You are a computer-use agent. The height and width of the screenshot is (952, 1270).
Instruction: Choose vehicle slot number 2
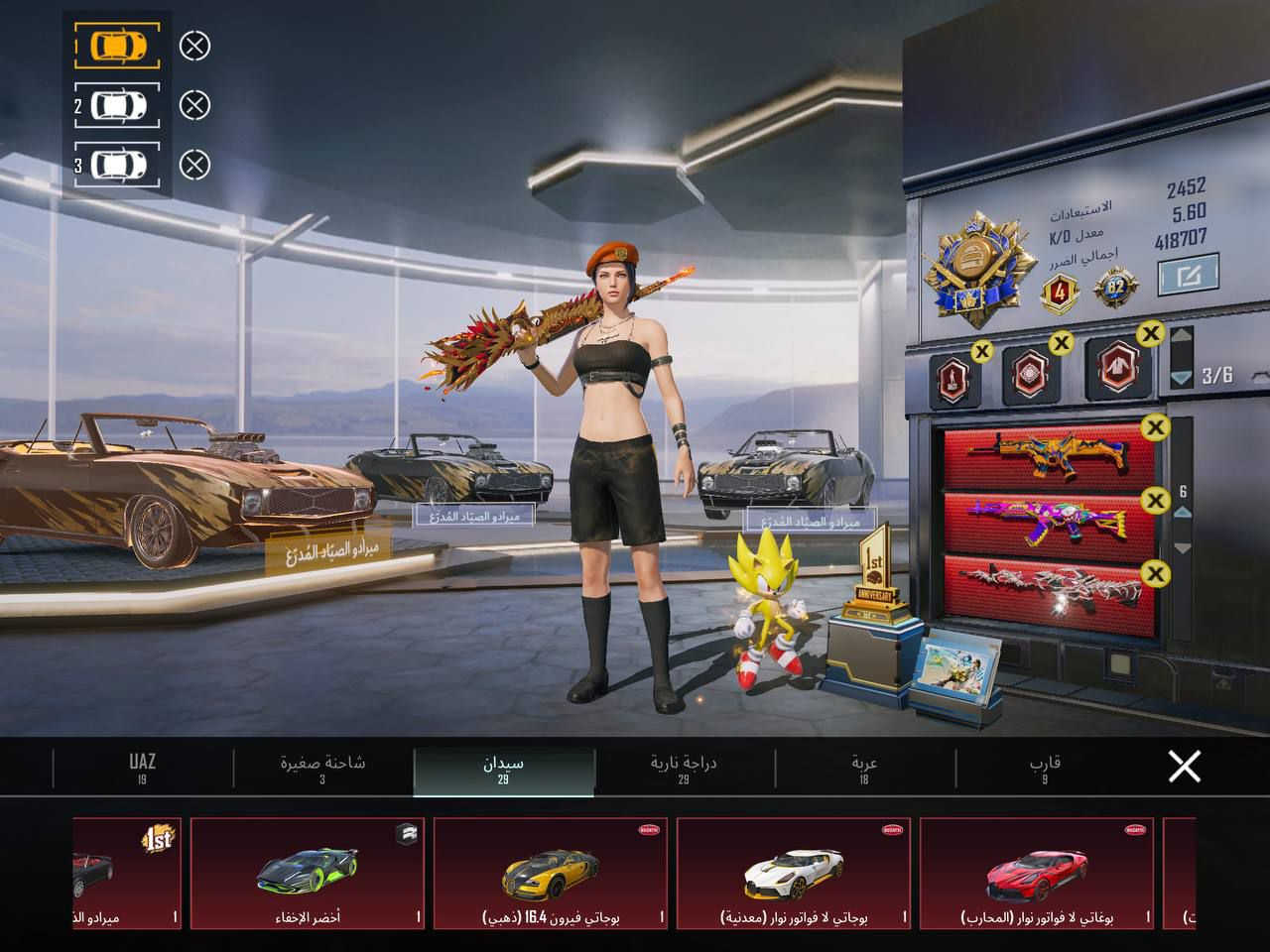click(117, 105)
